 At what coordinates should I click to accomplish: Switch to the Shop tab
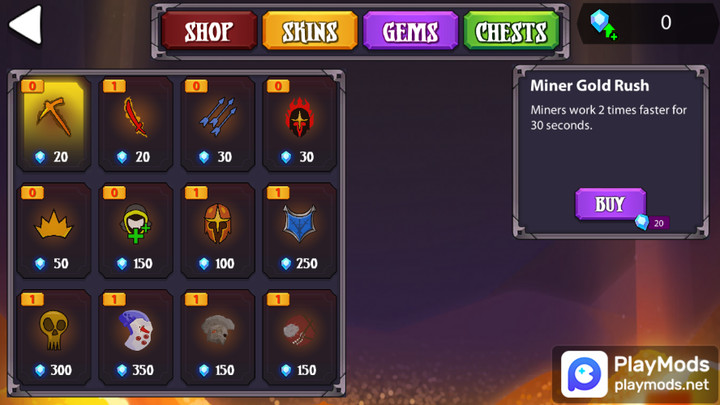tap(208, 32)
